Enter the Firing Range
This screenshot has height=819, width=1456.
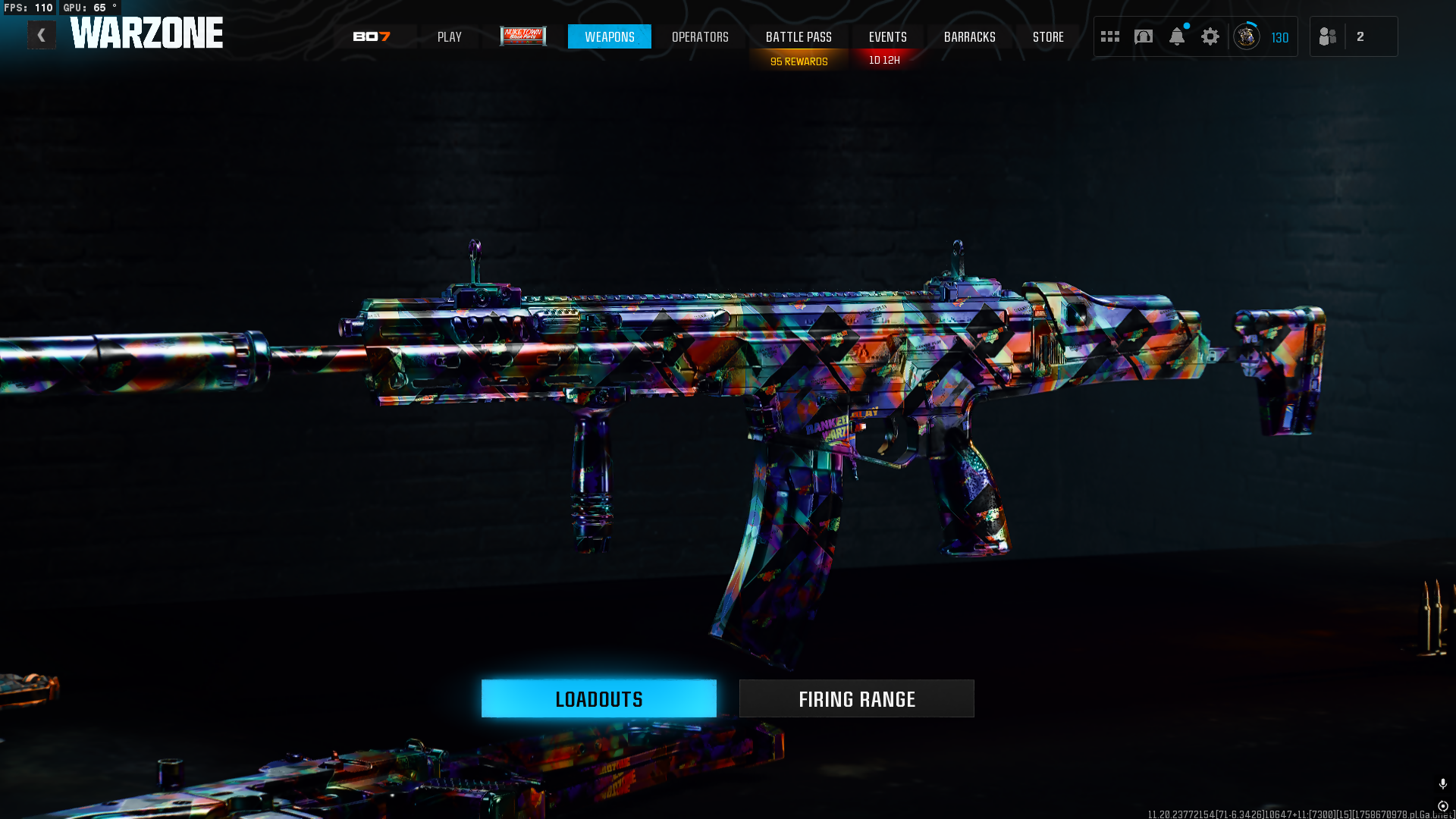tap(856, 698)
